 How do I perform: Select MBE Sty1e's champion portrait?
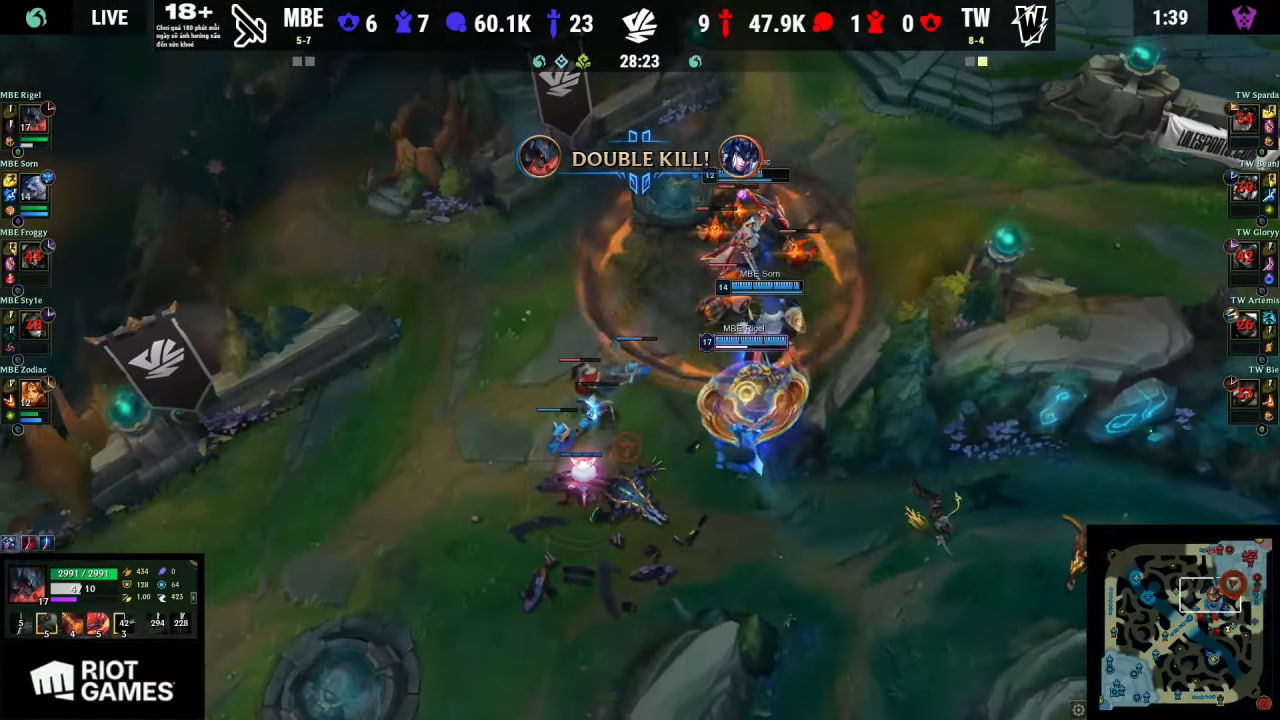pyautogui.click(x=34, y=324)
